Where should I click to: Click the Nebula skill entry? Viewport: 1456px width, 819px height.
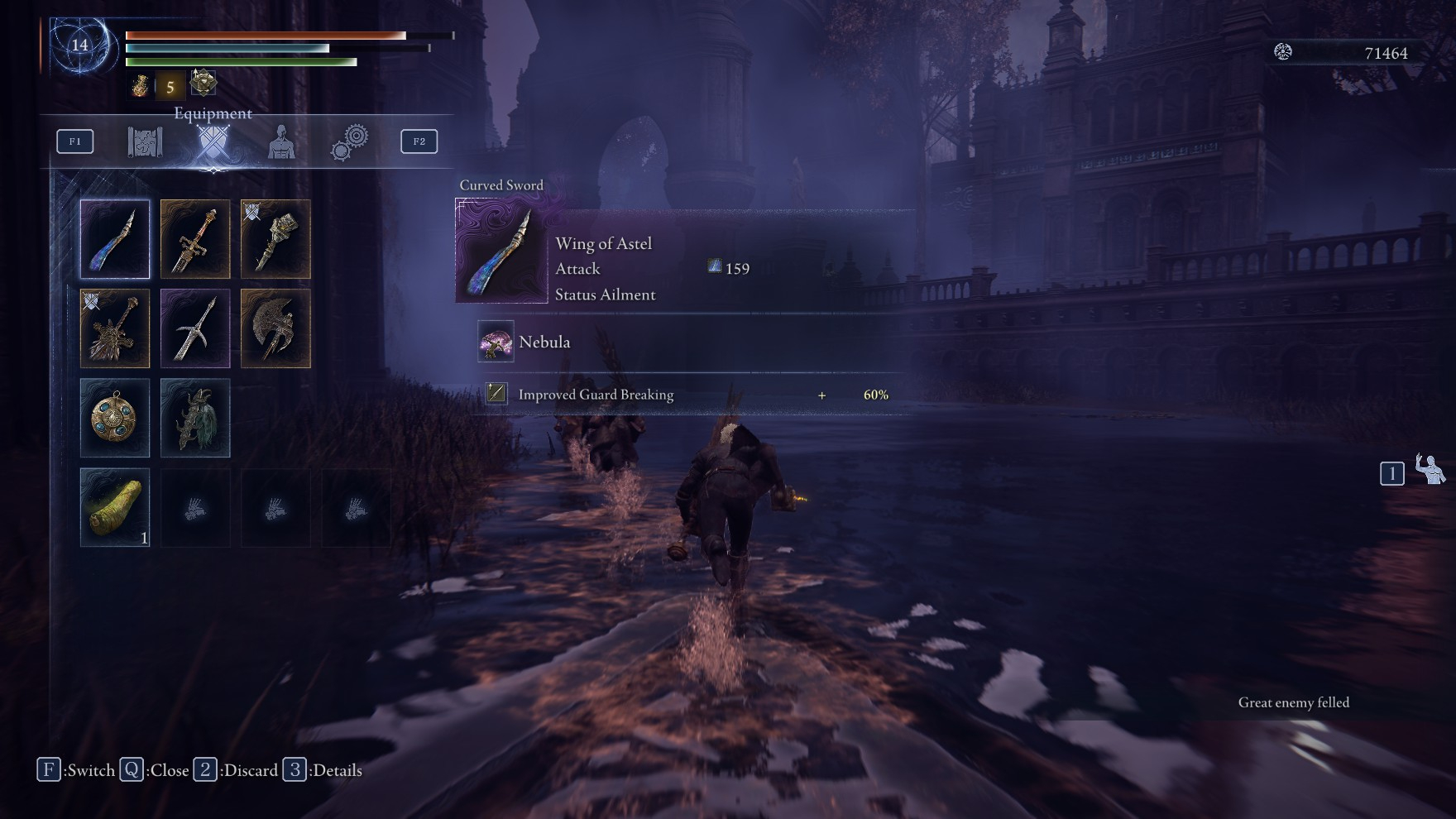tap(544, 342)
